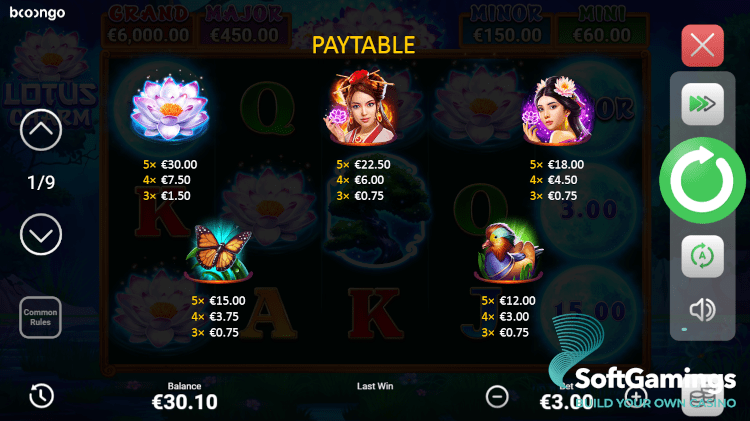Viewport: 750px width, 421px height.
Task: Increase the bet with the plus button
Action: (636, 396)
